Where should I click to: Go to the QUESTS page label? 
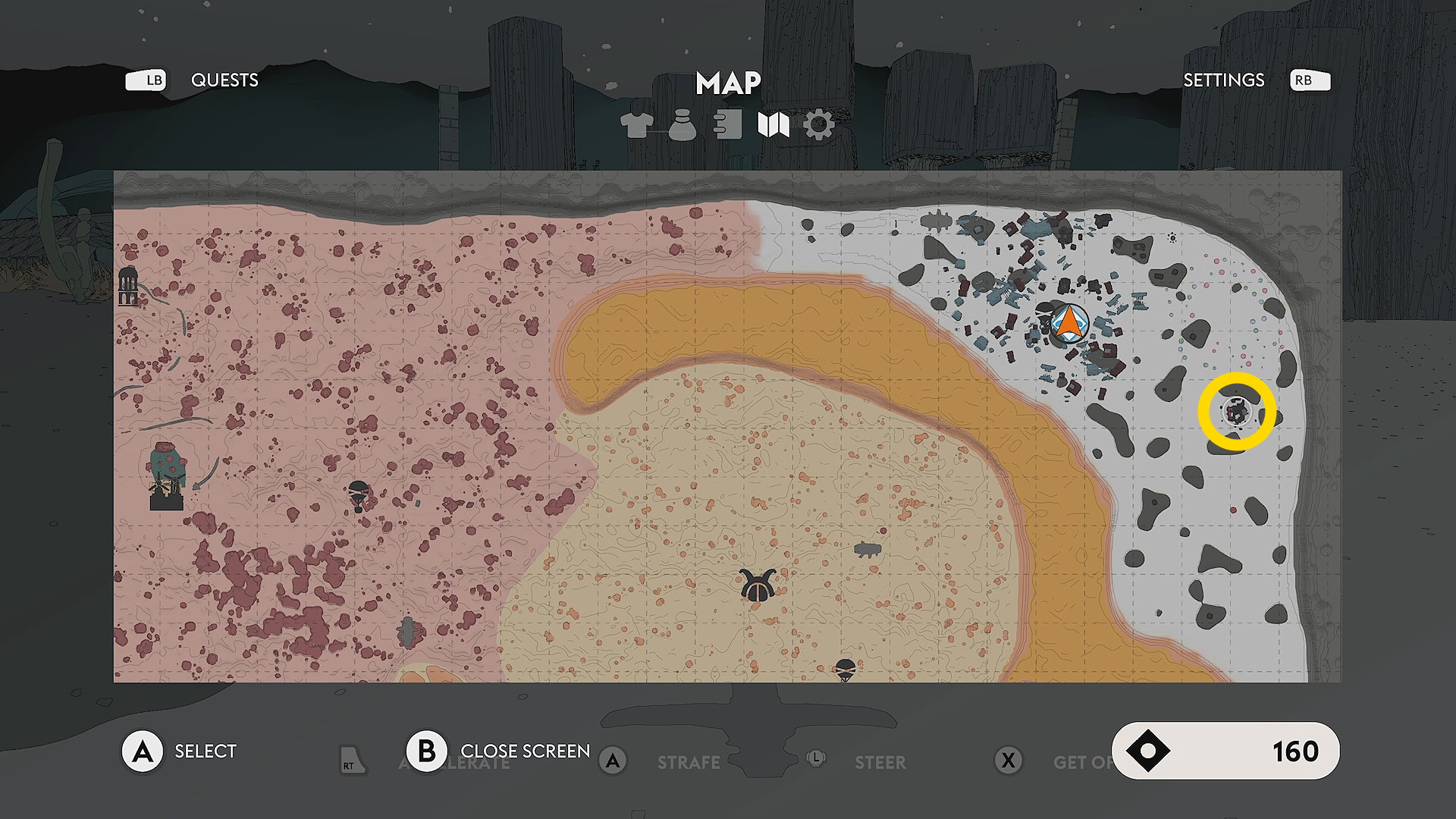224,80
